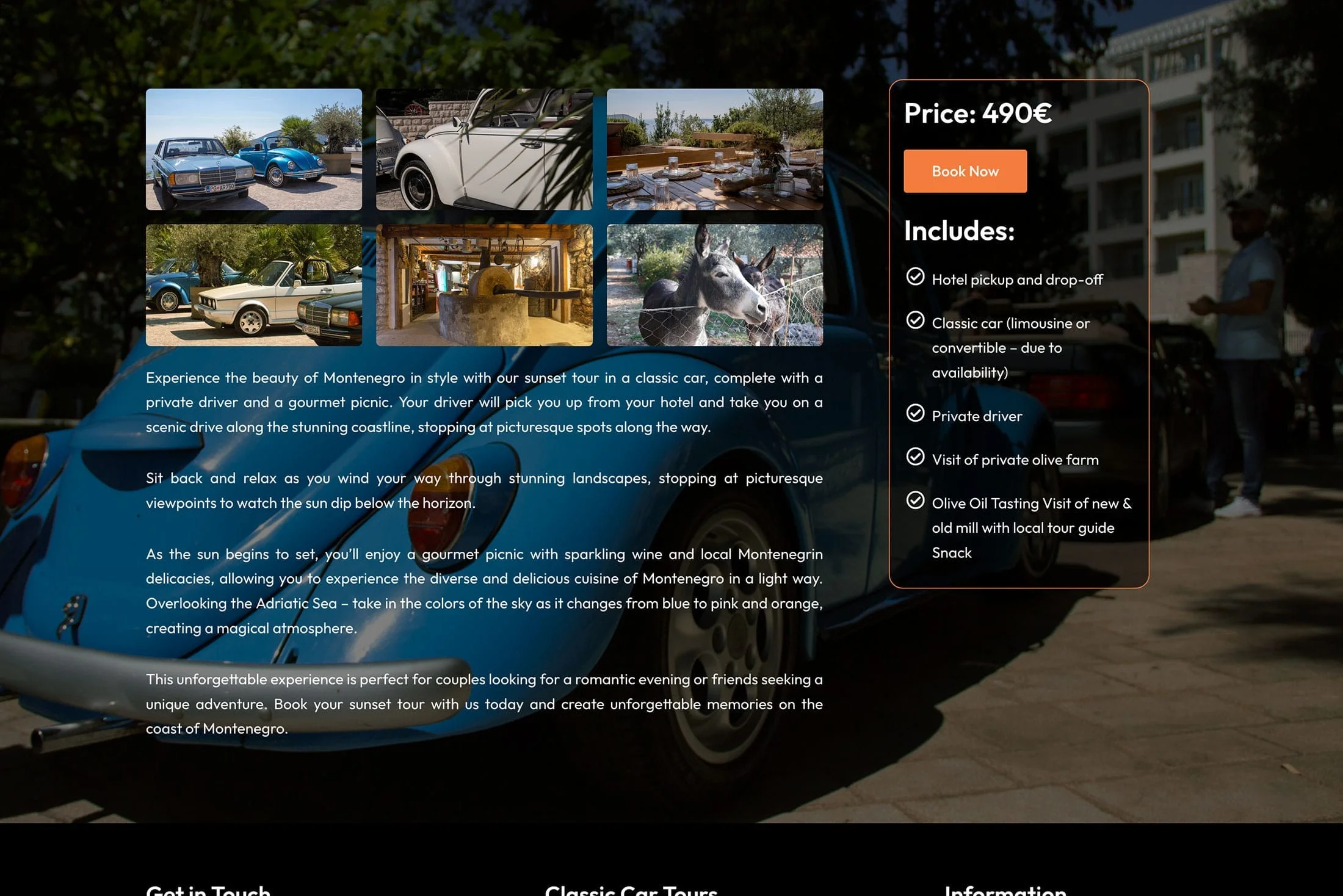This screenshot has width=1343, height=896.
Task: Click the Book Now button
Action: (965, 171)
